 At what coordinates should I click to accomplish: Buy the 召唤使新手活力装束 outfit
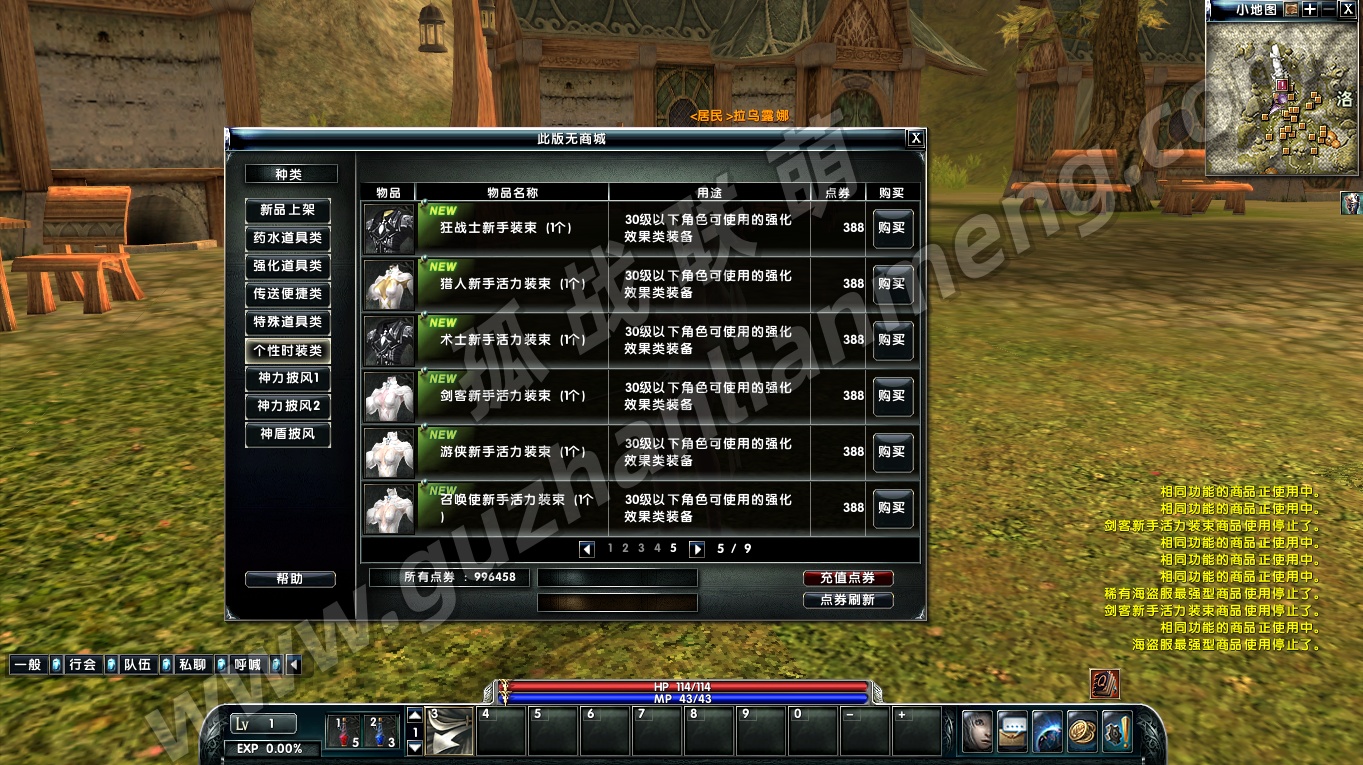[892, 508]
